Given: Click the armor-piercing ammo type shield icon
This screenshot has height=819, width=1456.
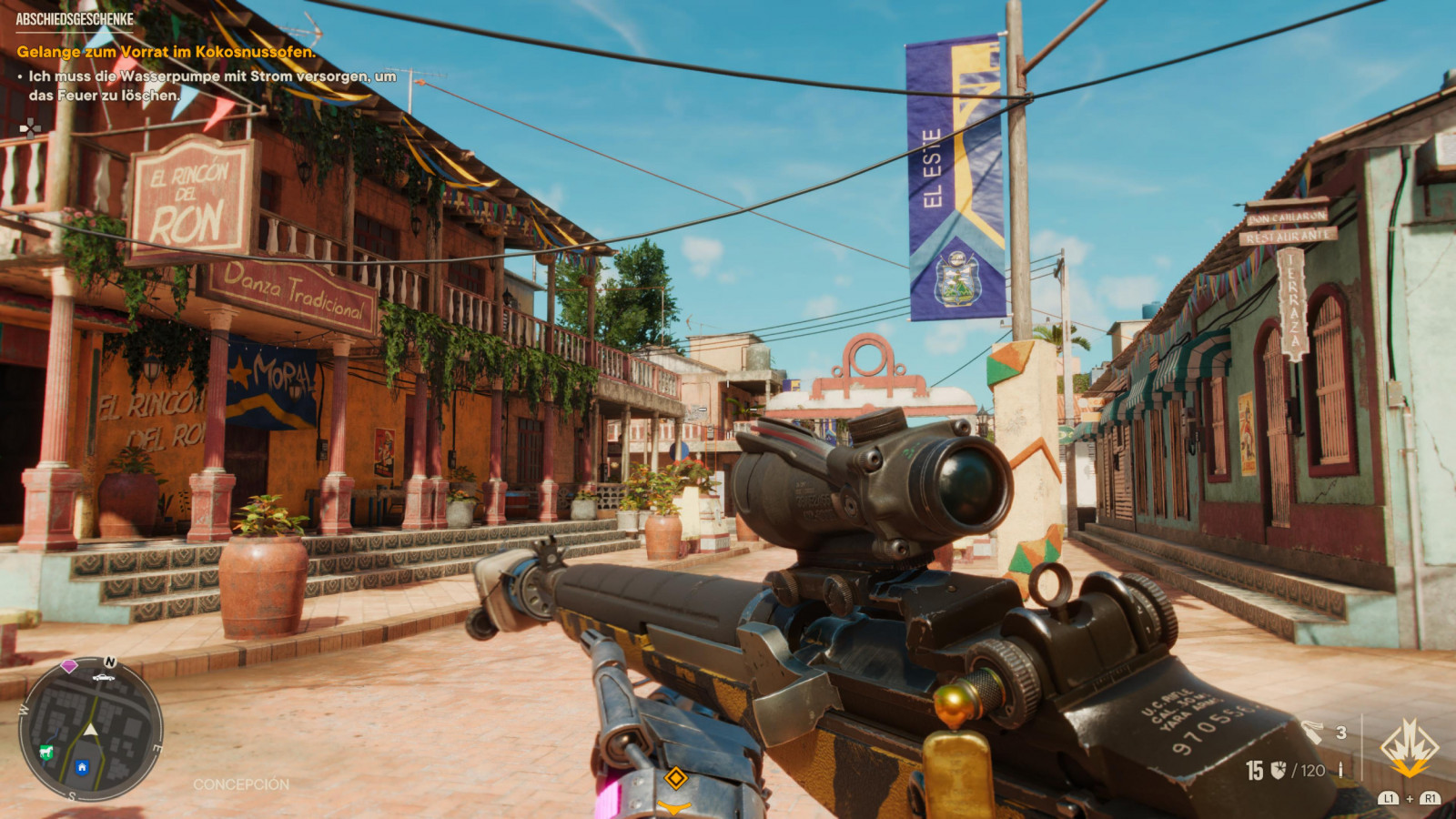Looking at the screenshot, I should click(1279, 771).
